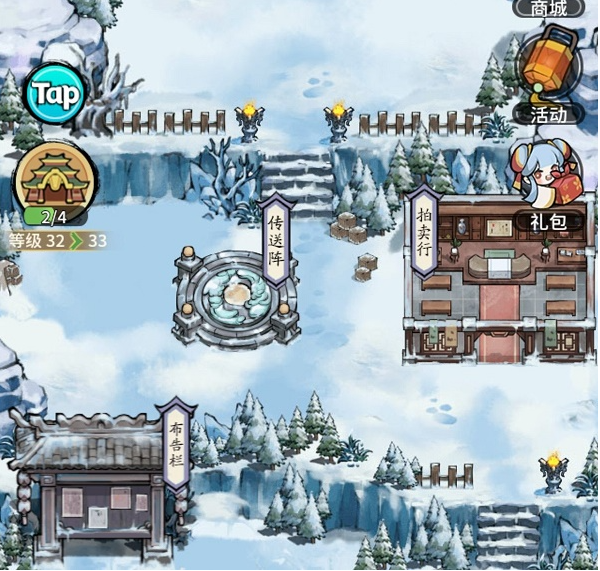Open the 商城 shop
The height and width of the screenshot is (571, 600).
pyautogui.click(x=549, y=8)
